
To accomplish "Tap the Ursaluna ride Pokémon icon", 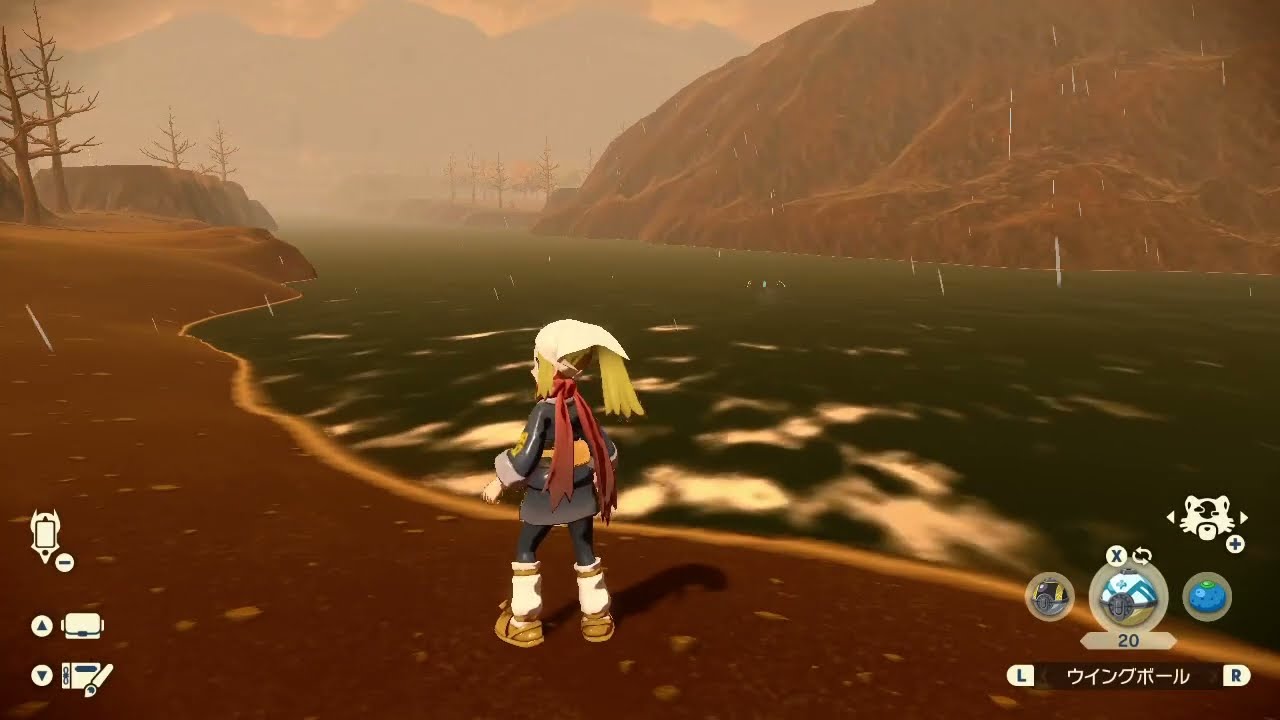I will pos(1206,517).
